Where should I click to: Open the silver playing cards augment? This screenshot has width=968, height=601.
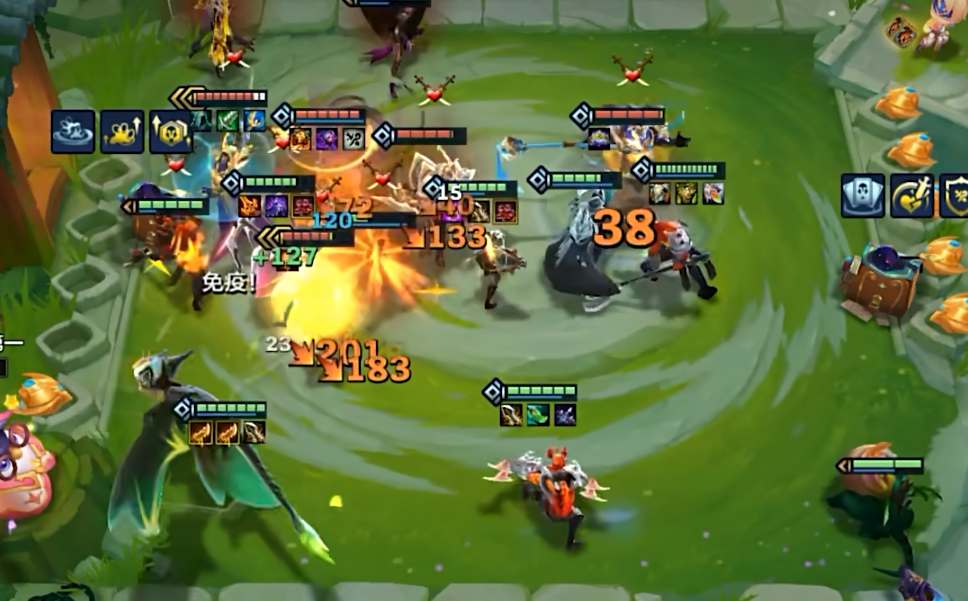coord(862,195)
